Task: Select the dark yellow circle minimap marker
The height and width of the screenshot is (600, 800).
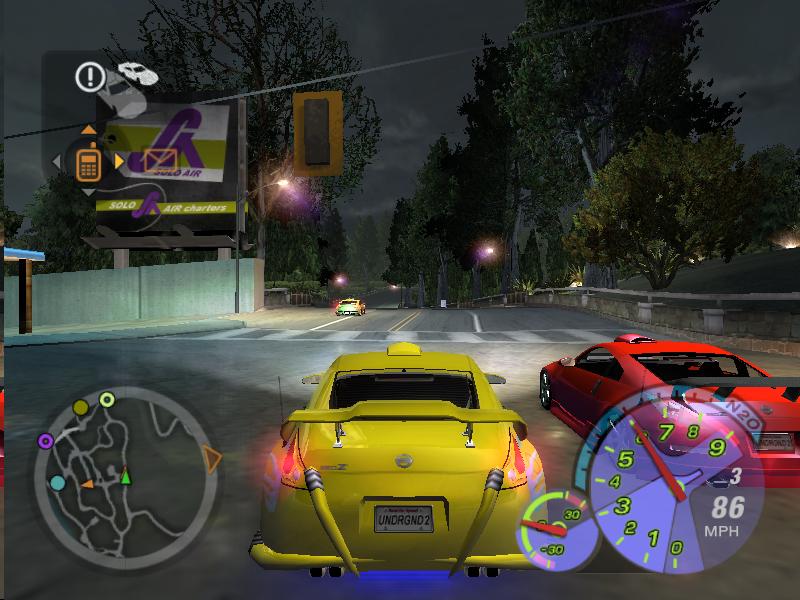Action: (79, 408)
